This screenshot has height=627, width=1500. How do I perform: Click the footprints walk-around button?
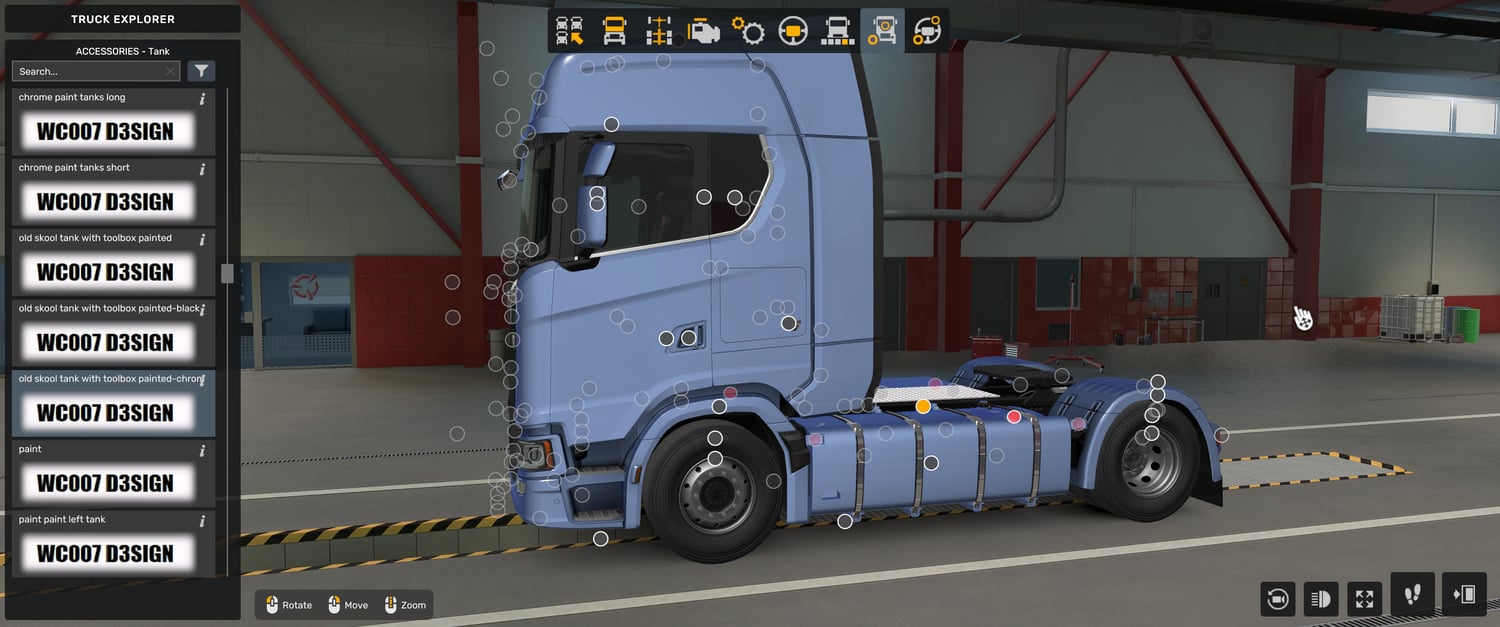(x=1412, y=595)
